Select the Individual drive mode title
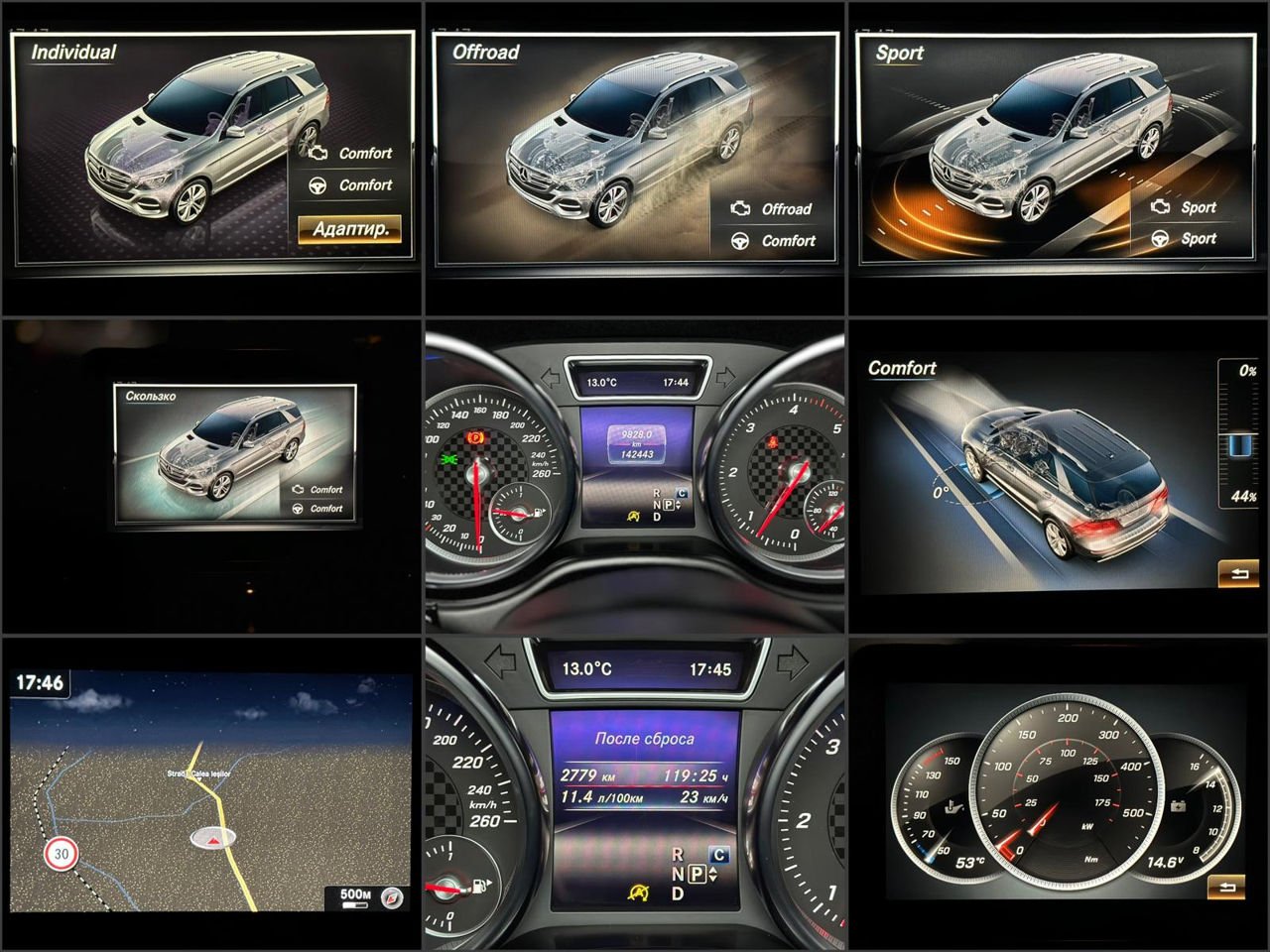This screenshot has height=952, width=1270. (72, 50)
